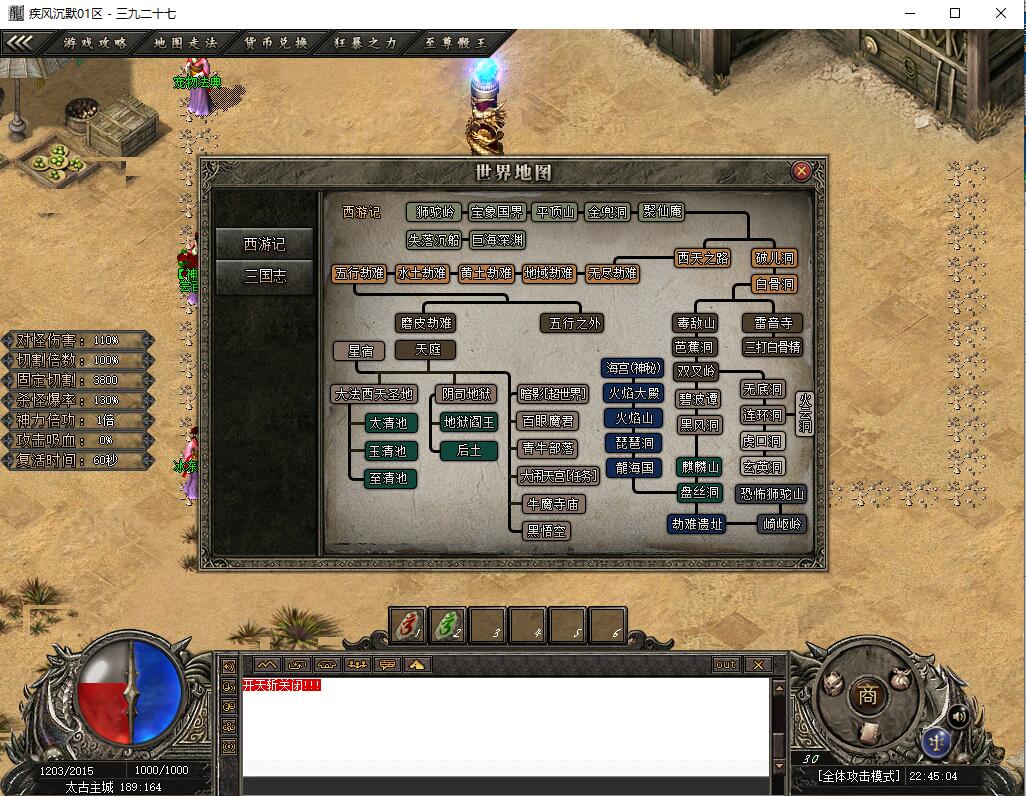The width and height of the screenshot is (1026, 796).
Task: Open the 商 shop button
Action: (867, 697)
